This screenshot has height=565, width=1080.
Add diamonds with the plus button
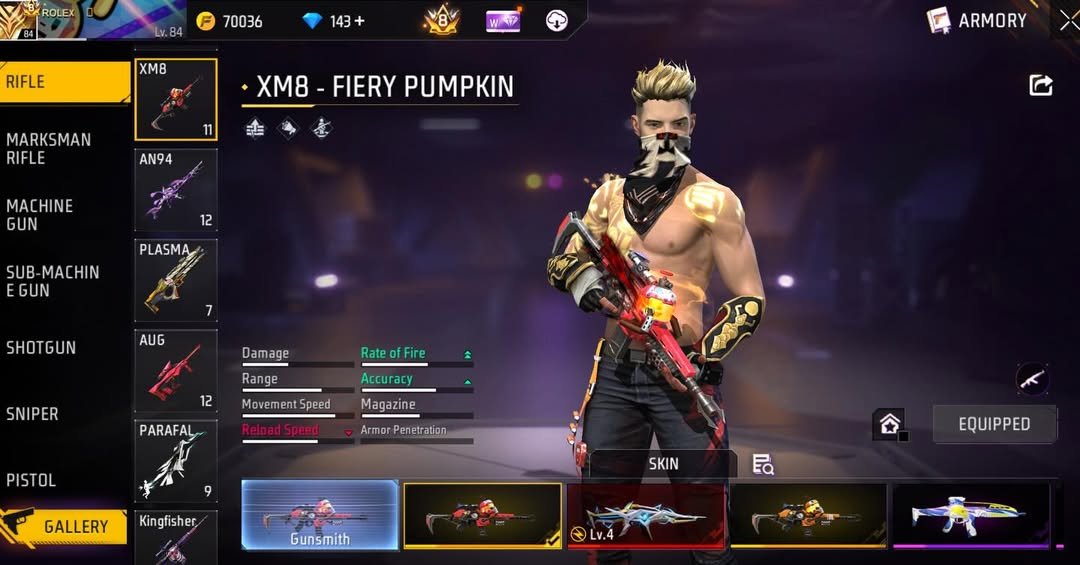point(360,21)
